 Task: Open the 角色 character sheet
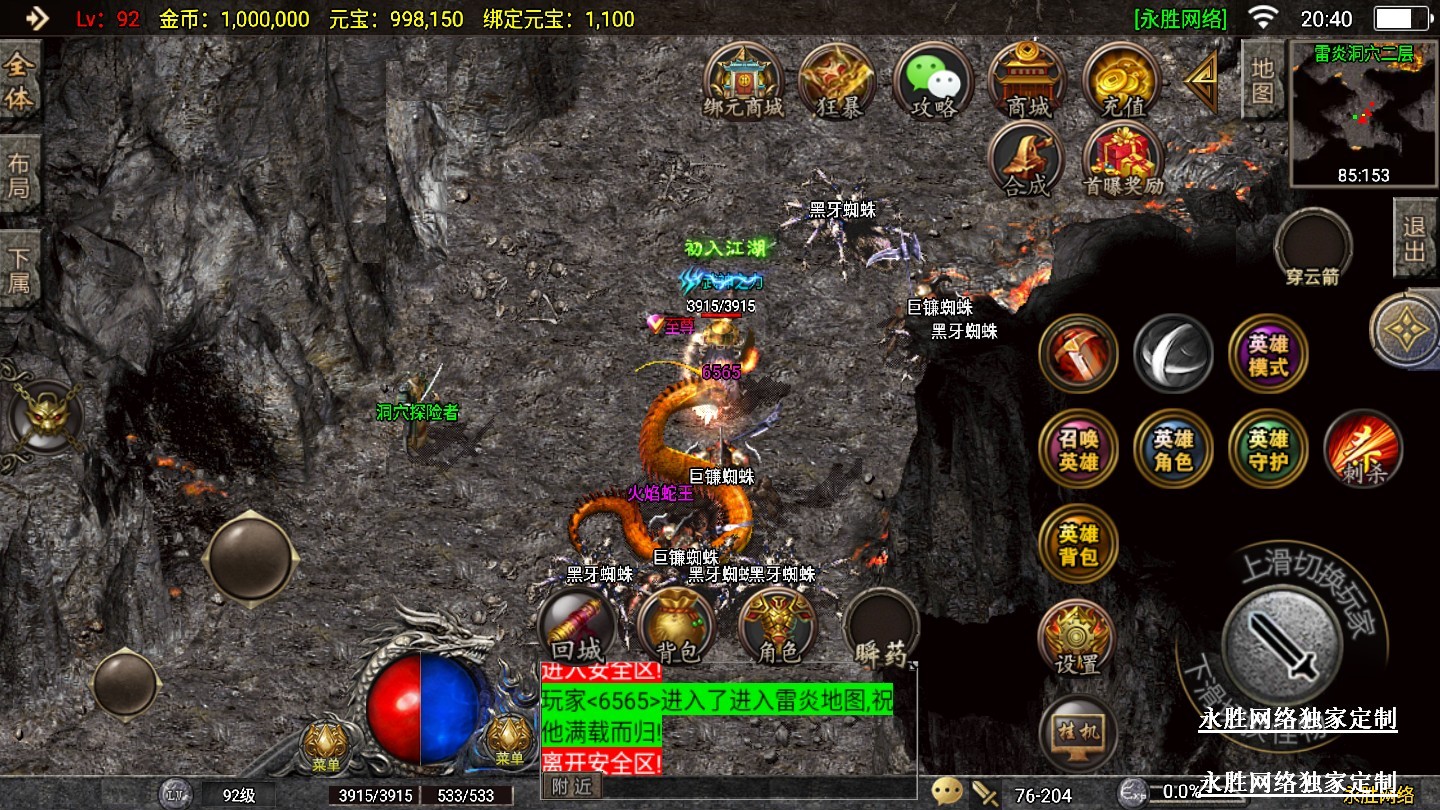coord(778,627)
